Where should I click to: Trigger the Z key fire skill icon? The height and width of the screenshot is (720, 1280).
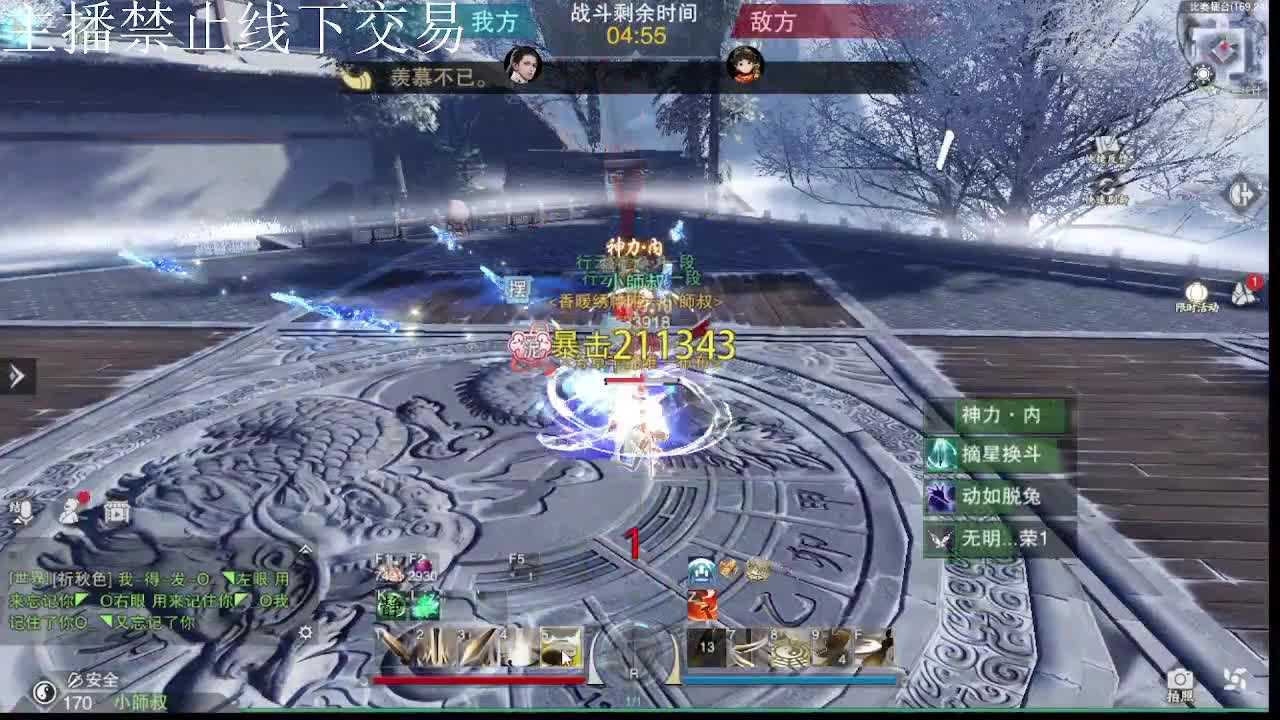[705, 604]
